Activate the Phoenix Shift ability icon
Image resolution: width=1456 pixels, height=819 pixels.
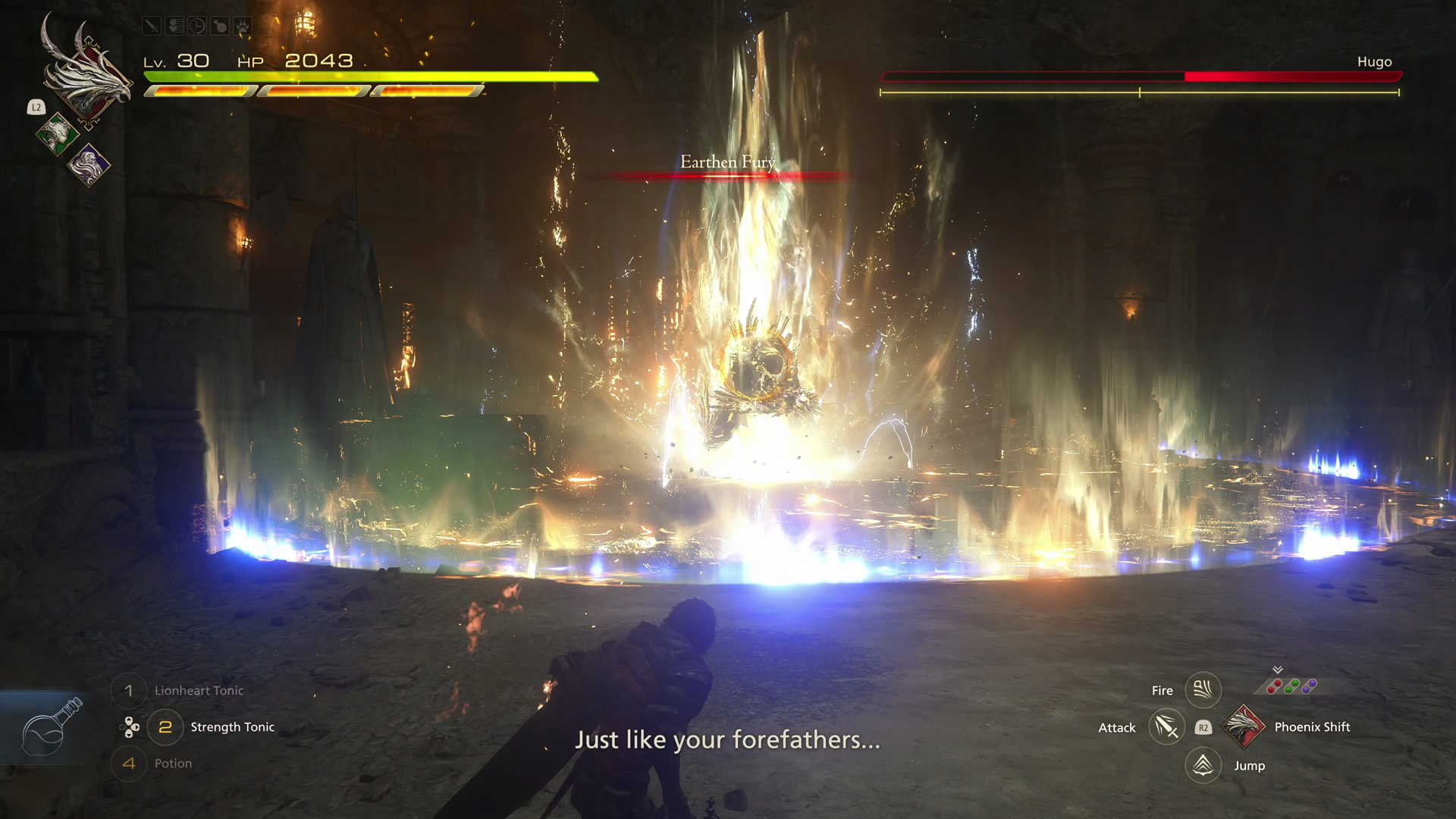pos(1244,726)
